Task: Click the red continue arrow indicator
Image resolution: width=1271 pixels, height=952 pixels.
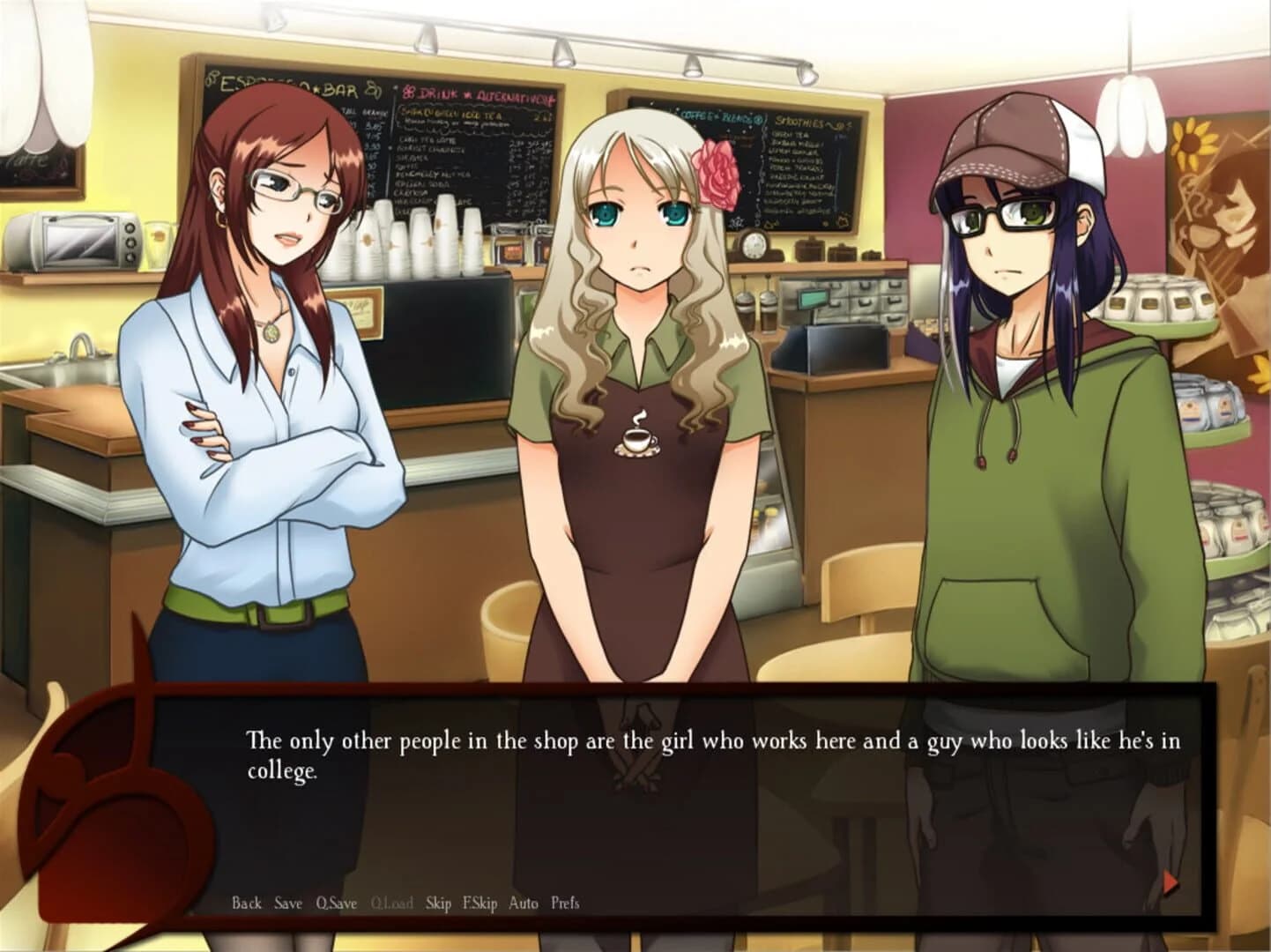Action: click(1169, 880)
